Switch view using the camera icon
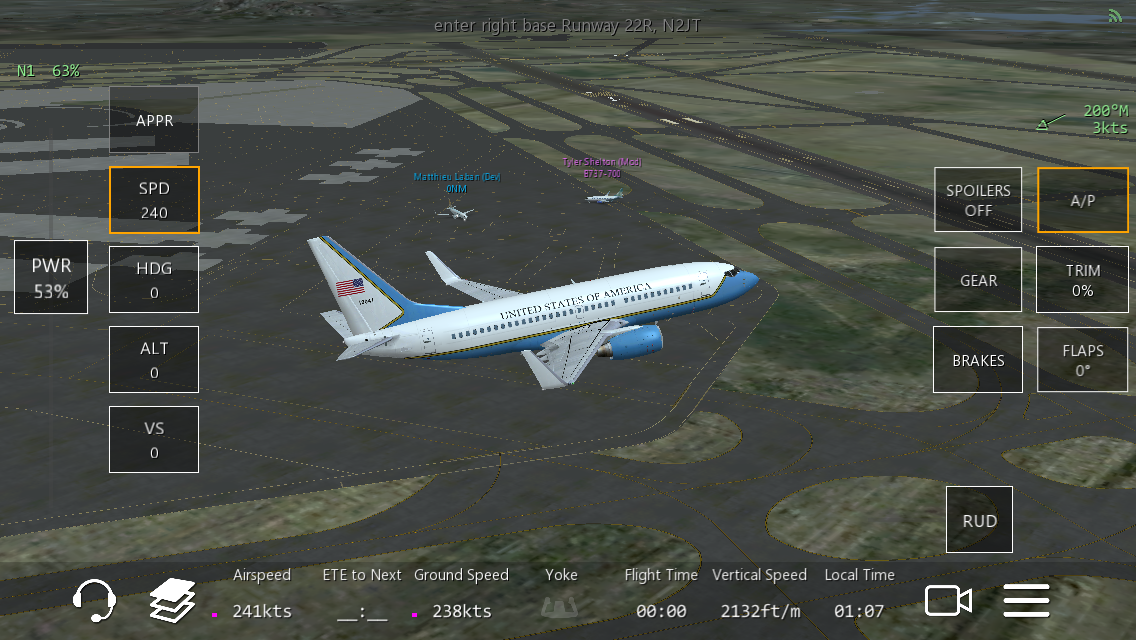This screenshot has width=1136, height=640. pos(948,600)
